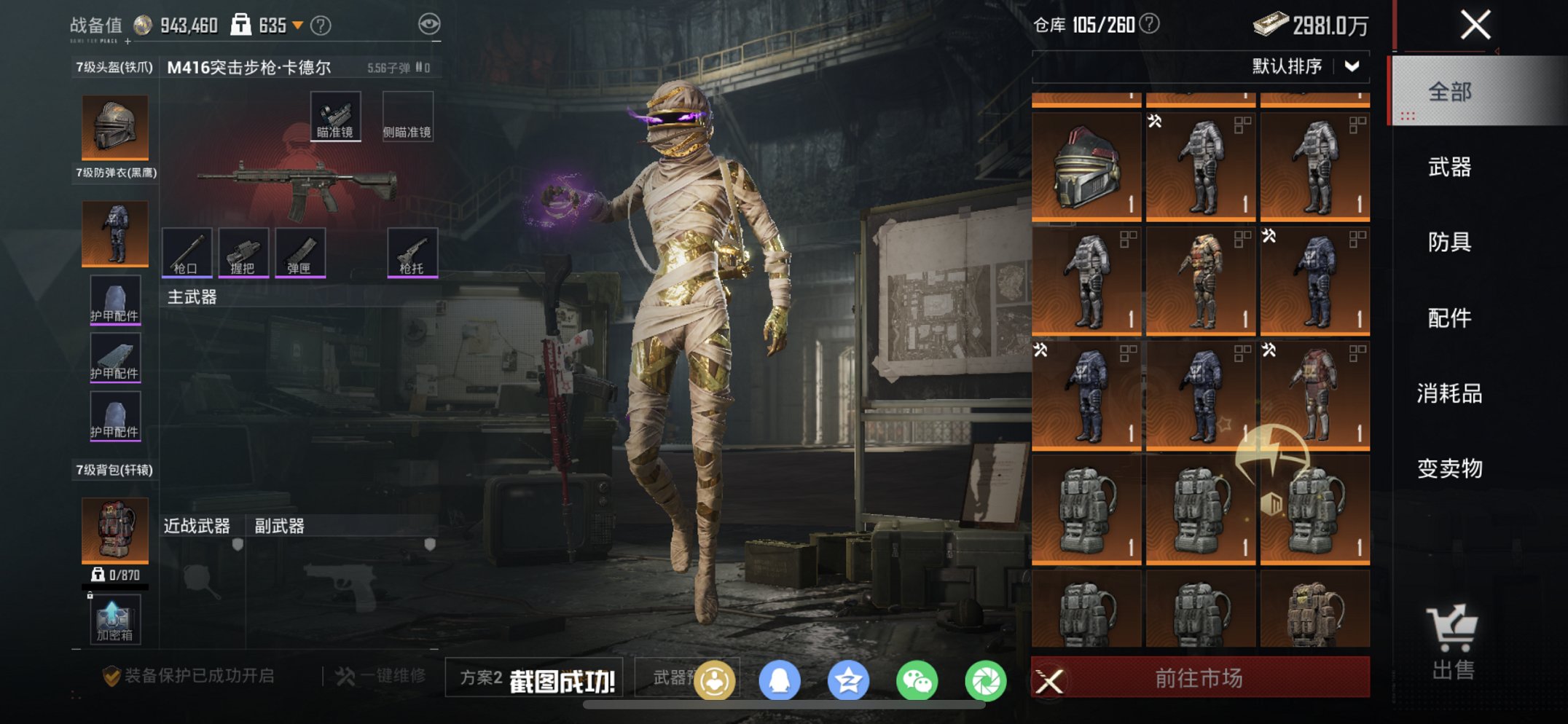The width and height of the screenshot is (1568, 724).
Task: Pick the helmet item in the warehouse grid
Action: (1086, 166)
